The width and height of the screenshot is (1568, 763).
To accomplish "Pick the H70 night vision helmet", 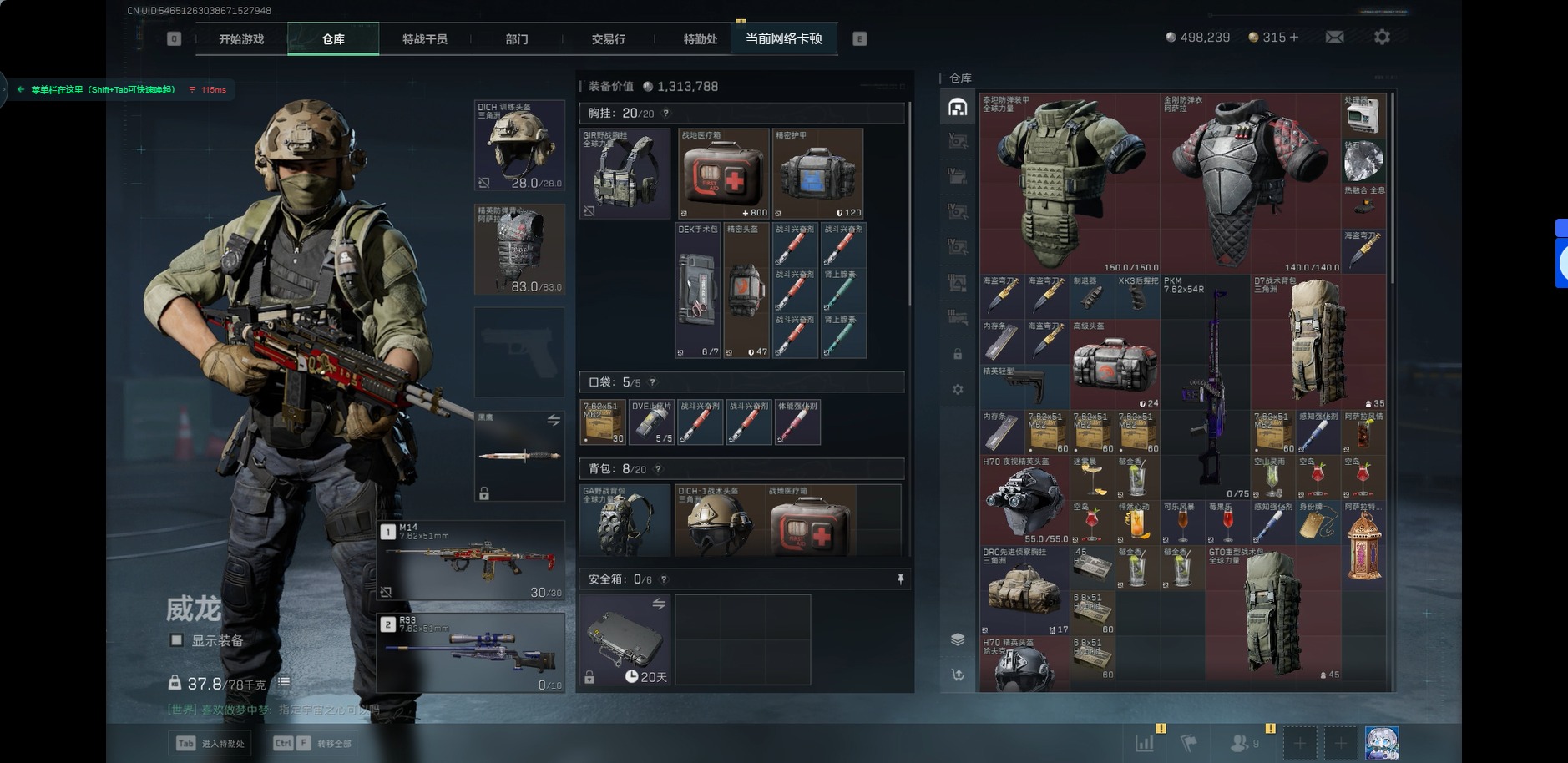I will coord(1024,500).
